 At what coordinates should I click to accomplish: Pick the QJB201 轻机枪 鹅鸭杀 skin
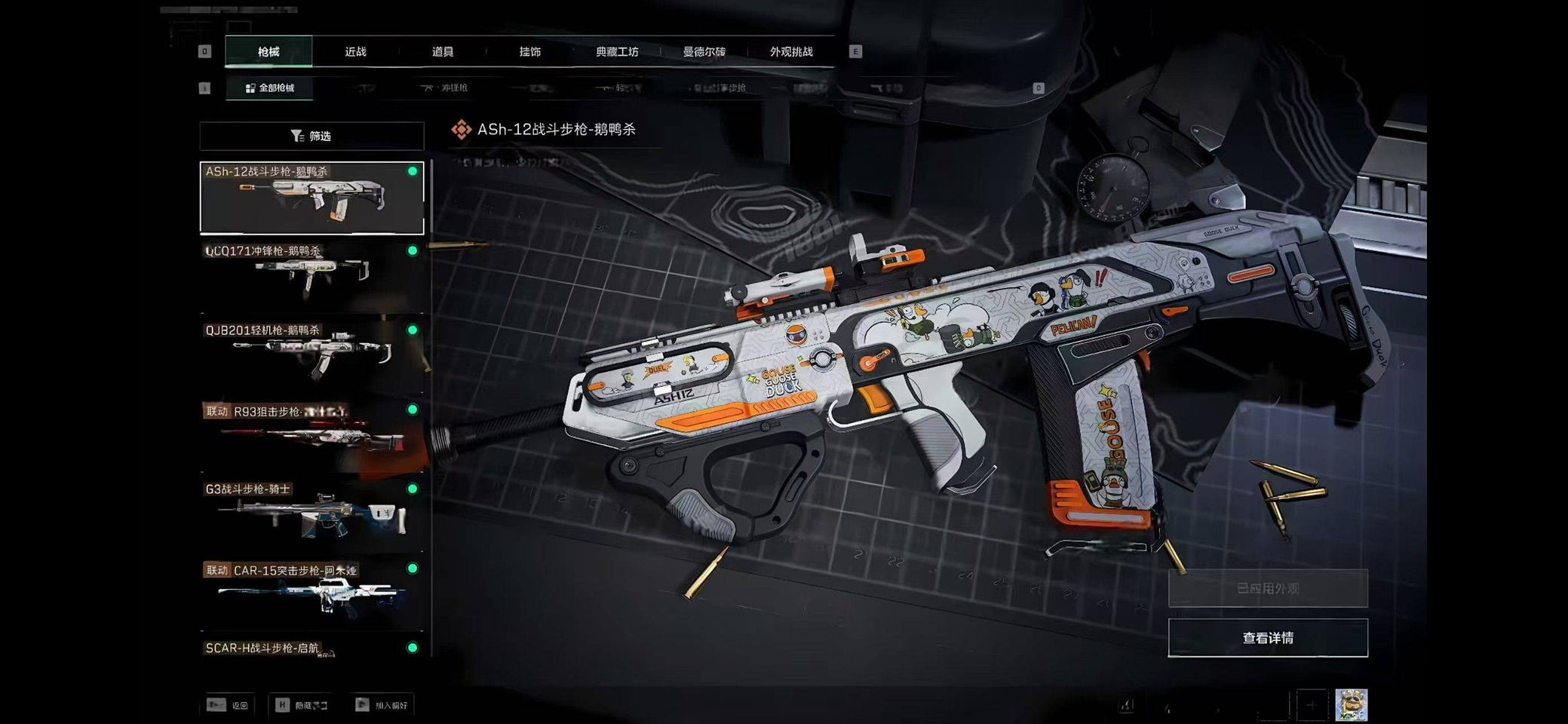[311, 355]
